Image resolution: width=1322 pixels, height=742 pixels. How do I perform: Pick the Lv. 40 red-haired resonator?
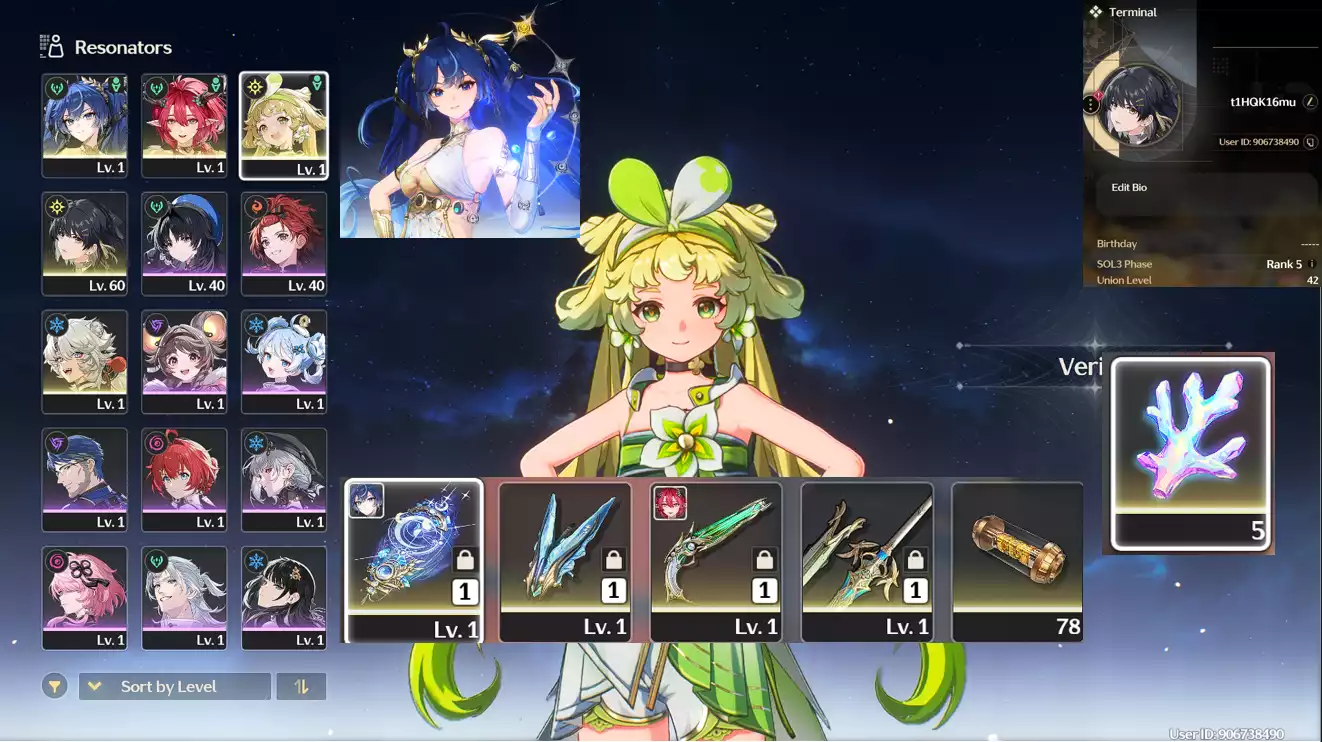[284, 243]
